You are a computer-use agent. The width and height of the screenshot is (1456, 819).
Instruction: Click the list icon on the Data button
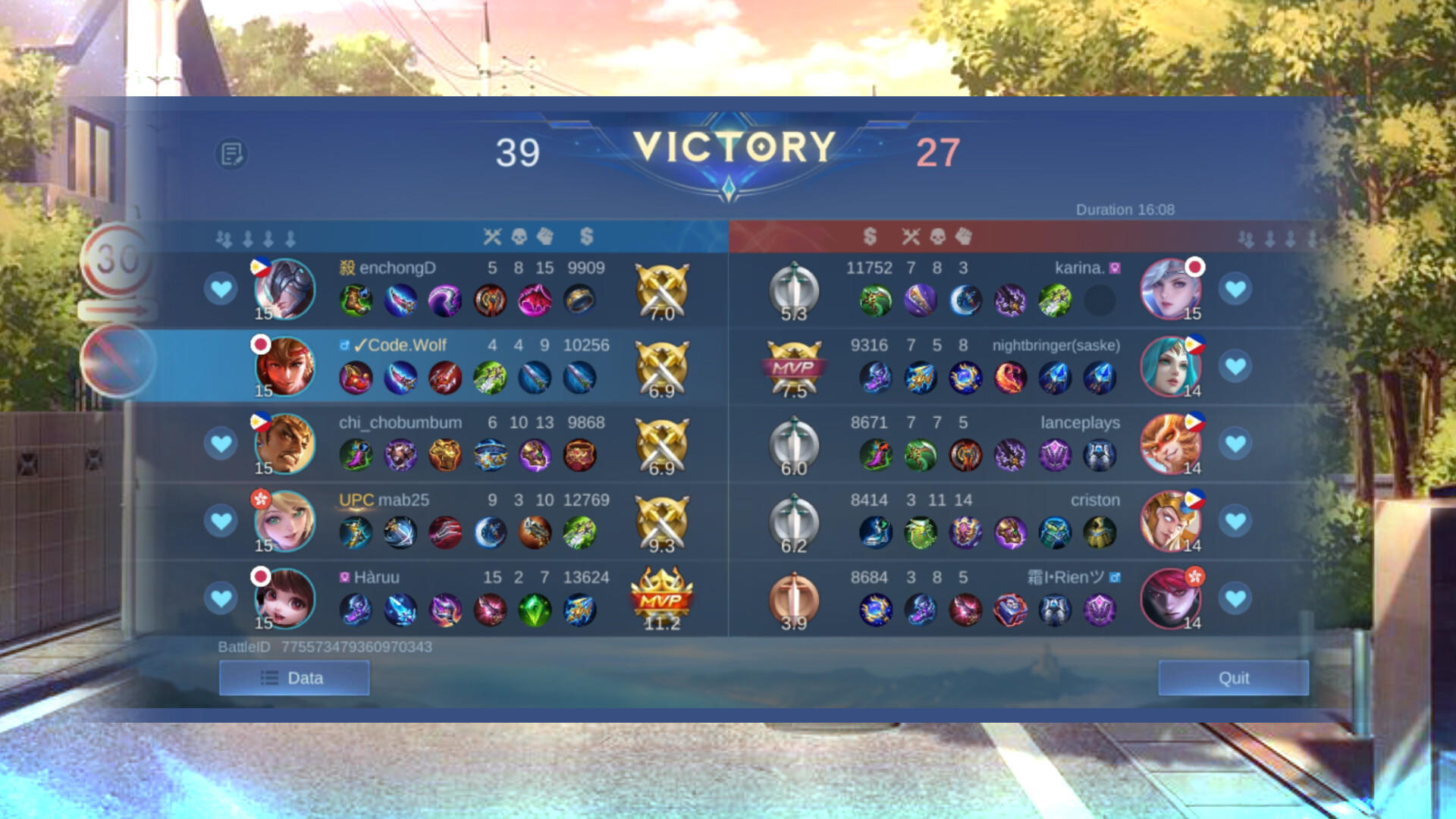pyautogui.click(x=269, y=677)
